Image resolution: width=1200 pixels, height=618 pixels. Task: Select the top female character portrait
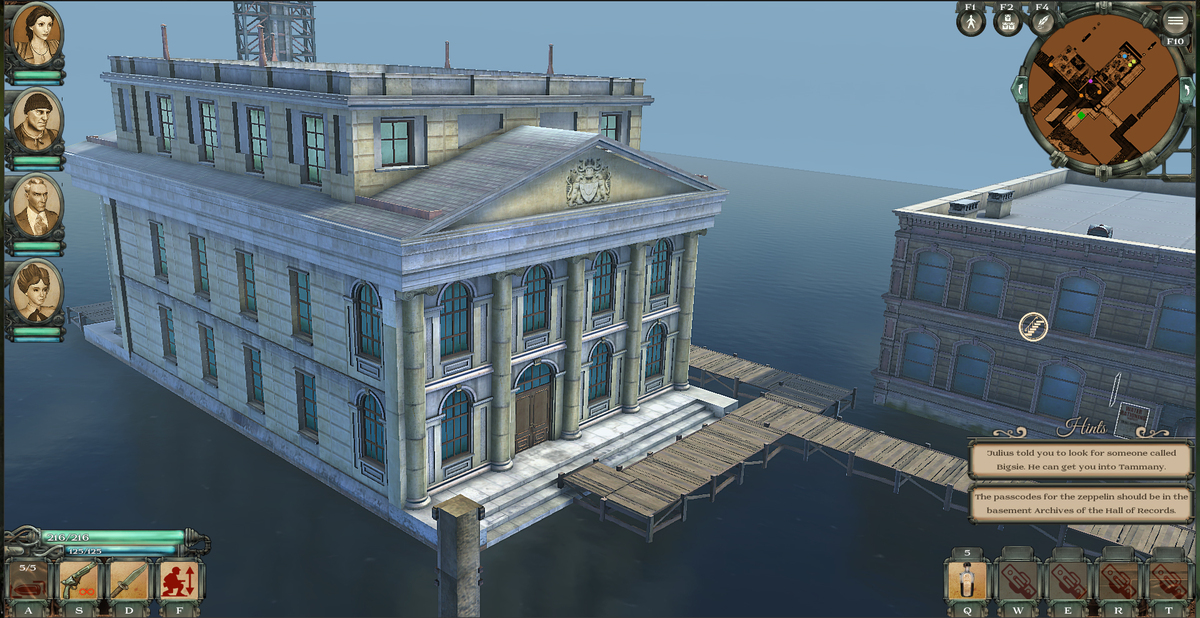point(37,33)
